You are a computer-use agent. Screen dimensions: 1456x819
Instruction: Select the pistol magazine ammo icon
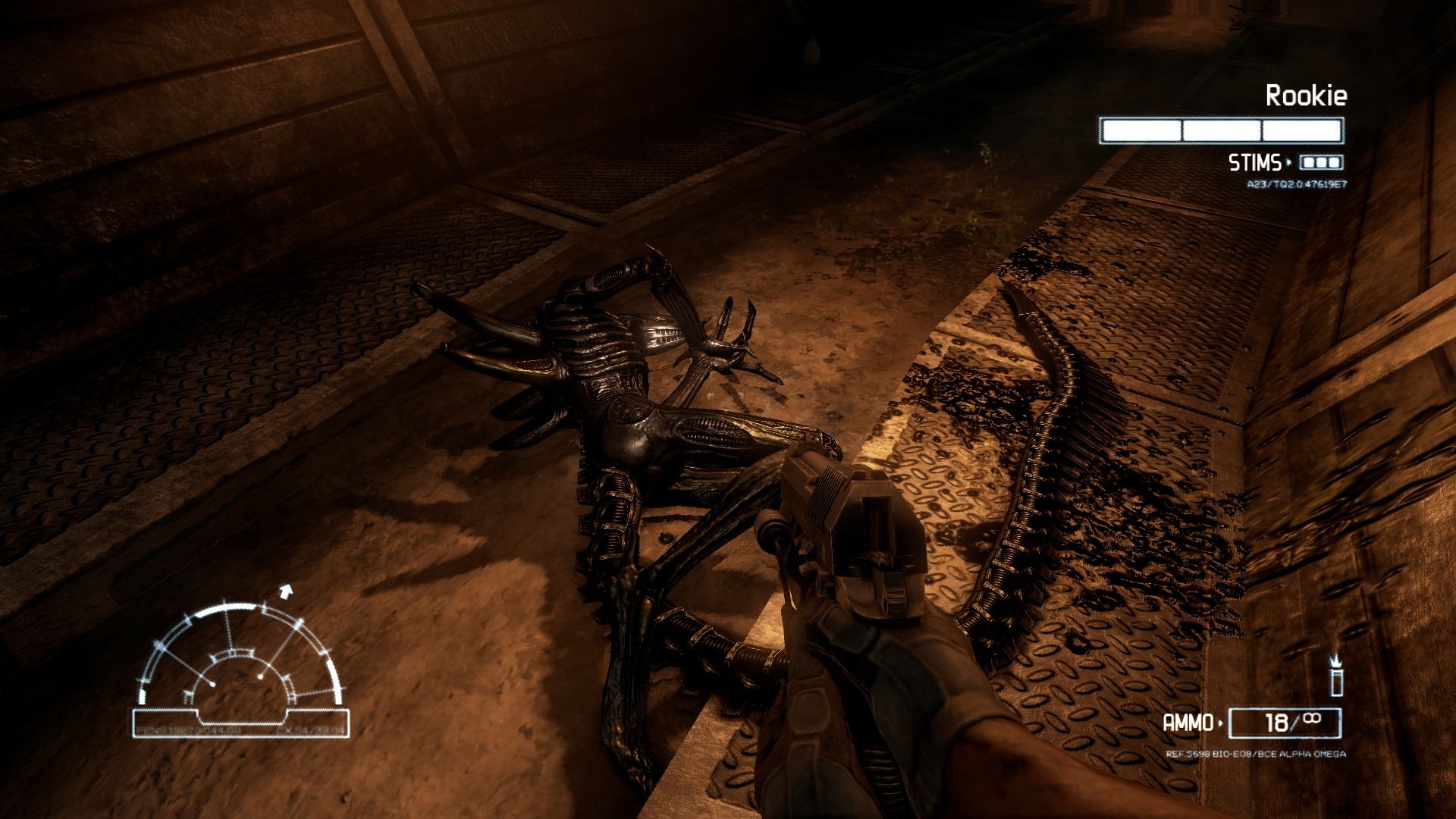[x=1337, y=682]
